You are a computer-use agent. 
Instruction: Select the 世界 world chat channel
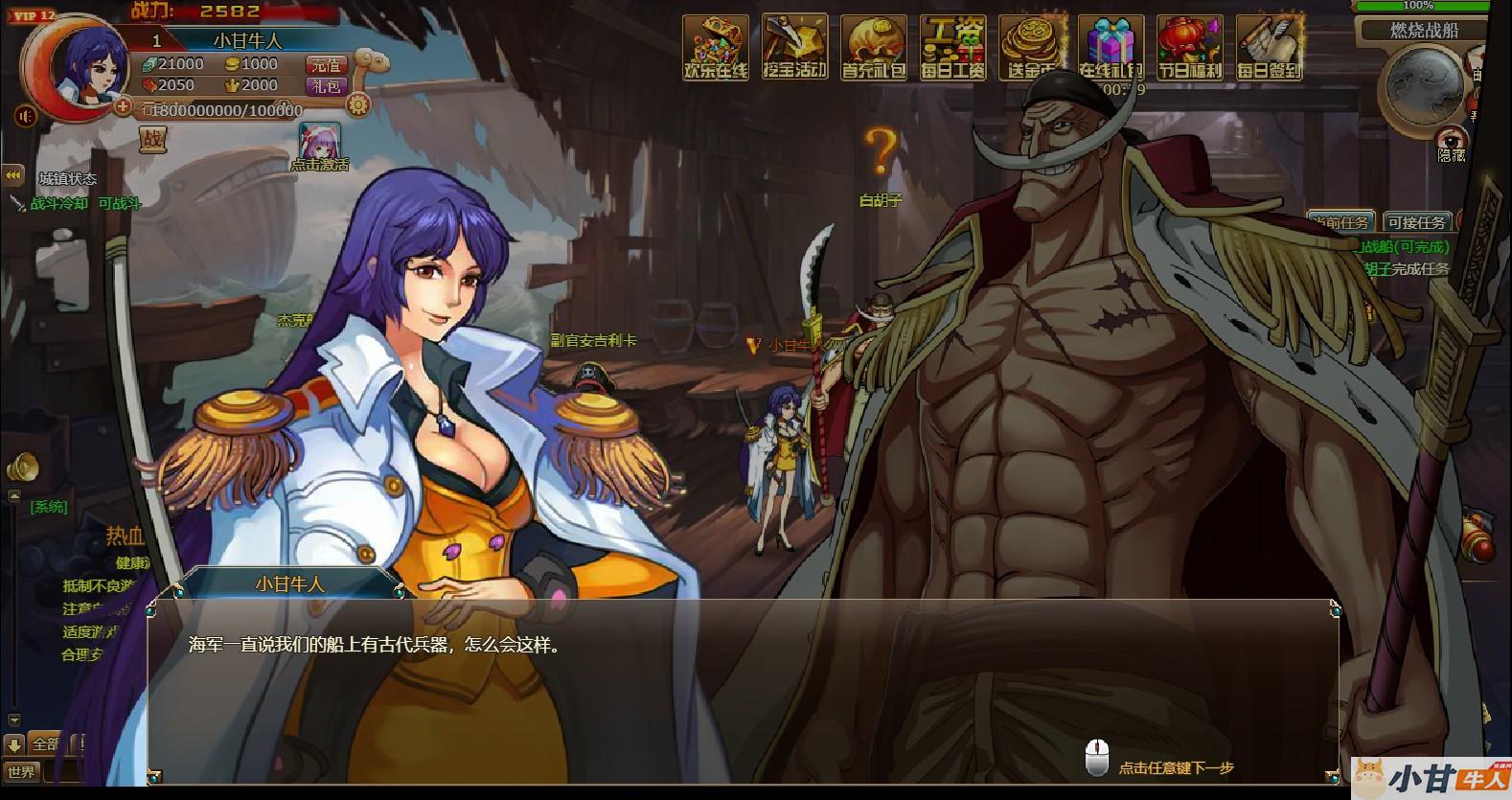(21, 771)
